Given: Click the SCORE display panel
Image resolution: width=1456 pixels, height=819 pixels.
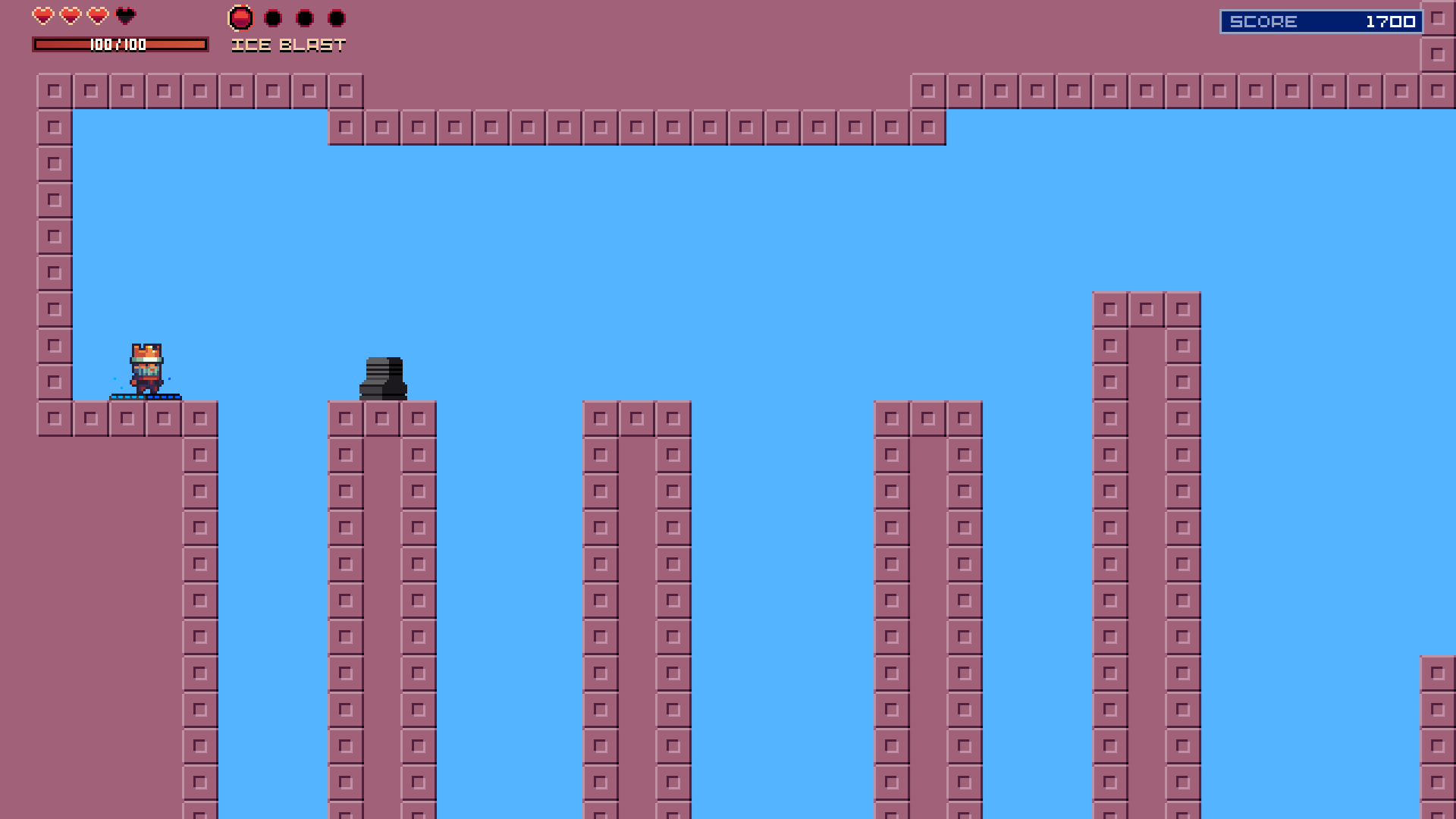Looking at the screenshot, I should pyautogui.click(x=1319, y=21).
